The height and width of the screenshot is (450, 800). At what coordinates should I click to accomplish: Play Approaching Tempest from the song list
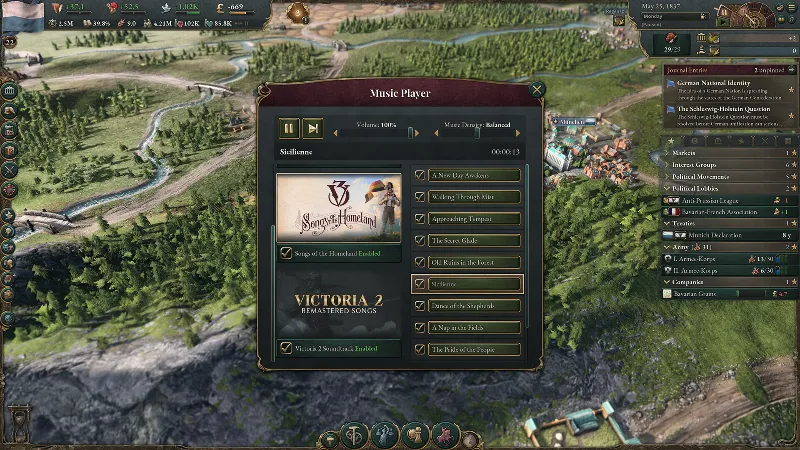tap(475, 218)
